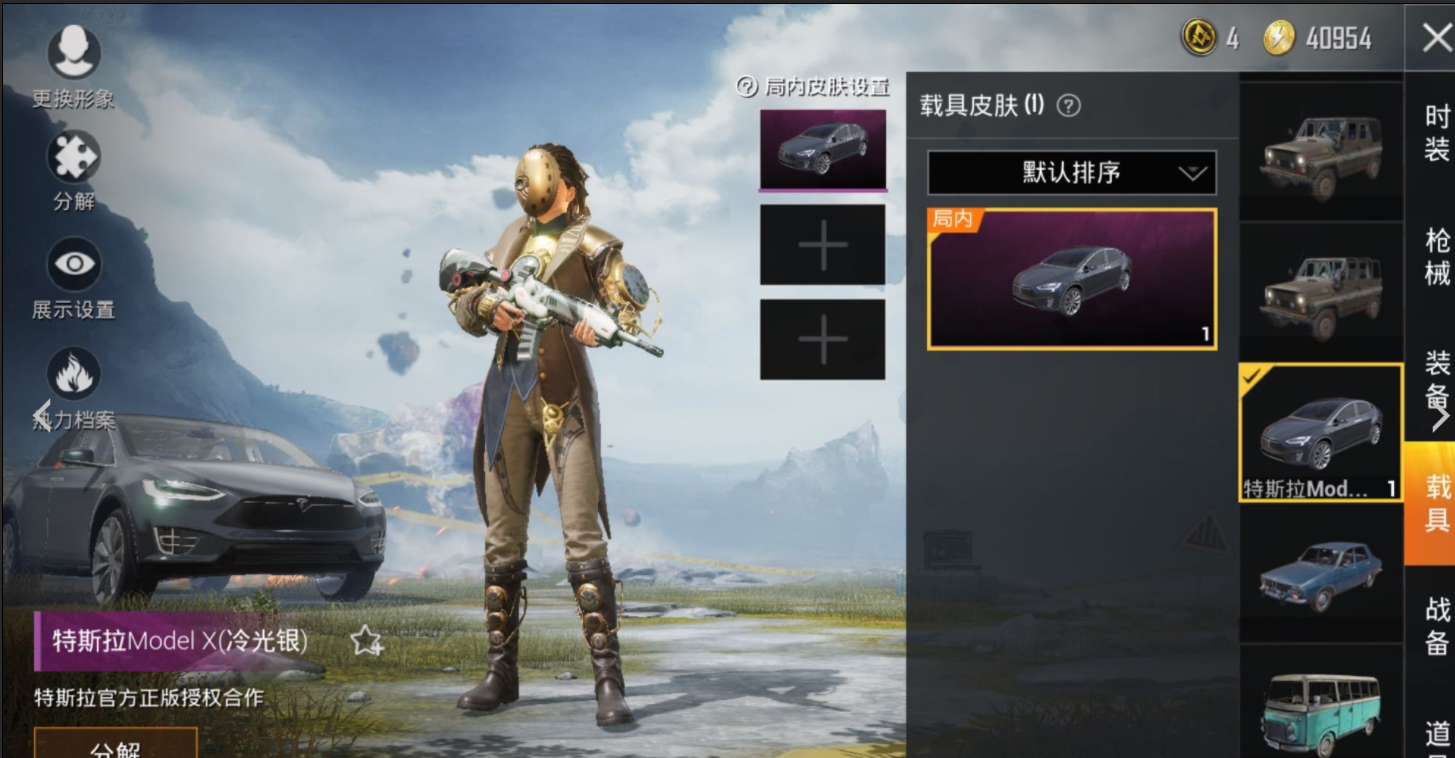Switch to the 枪械 firearms tab

tap(1437, 256)
